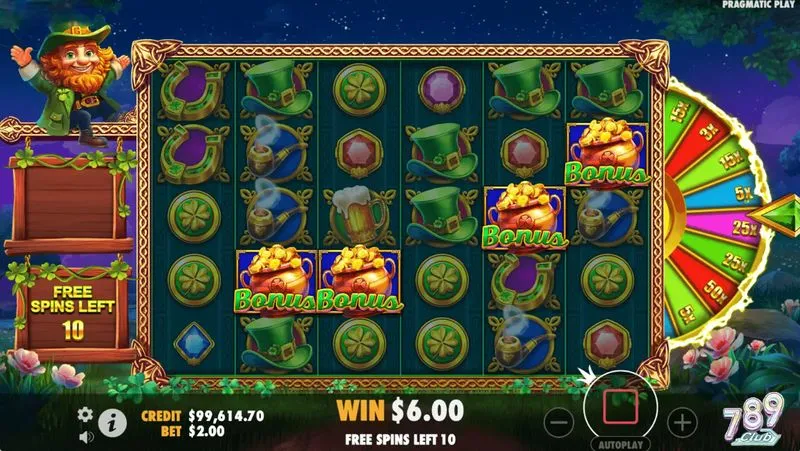Open the gear settings menu
Screen dimensions: 800x451
pos(85,413)
